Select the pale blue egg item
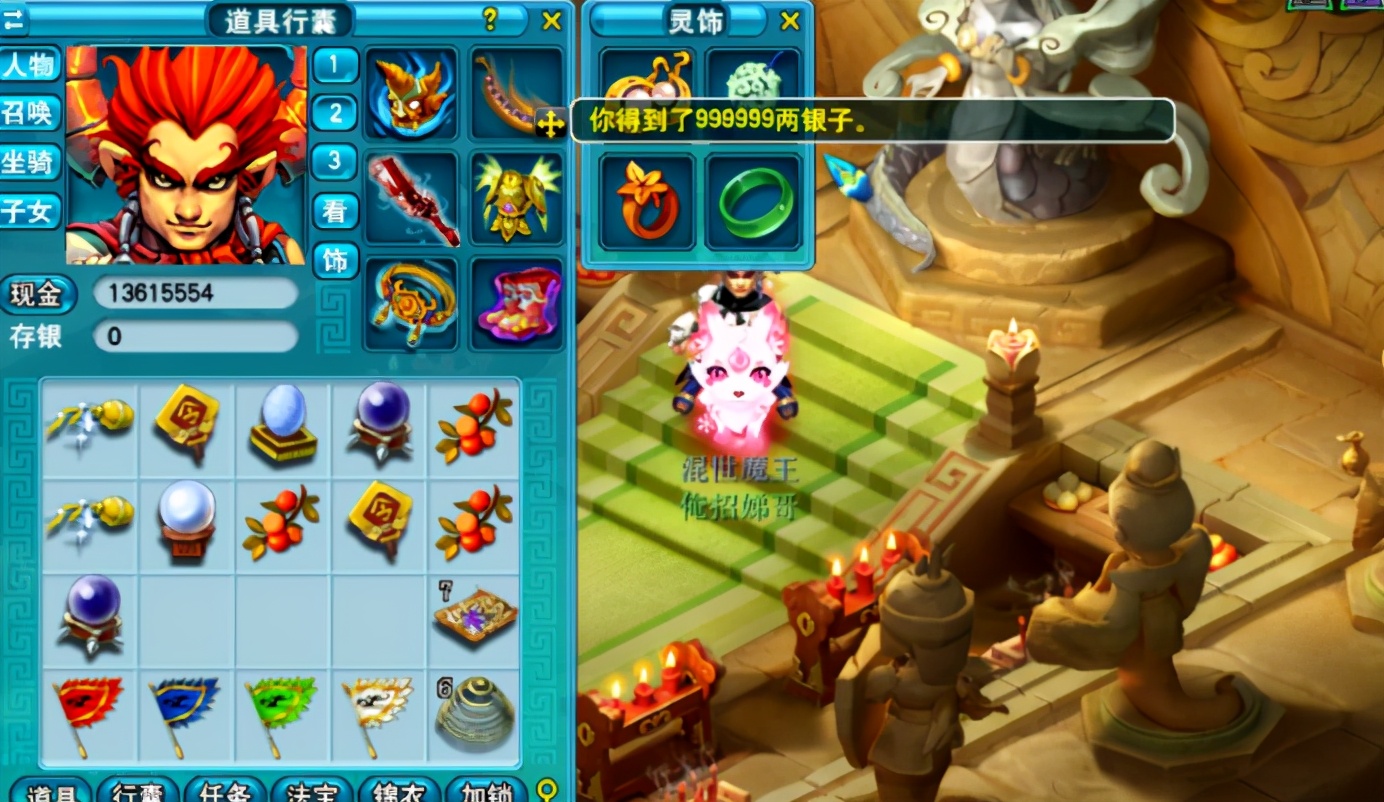Screen dimensions: 1384x802 283,424
